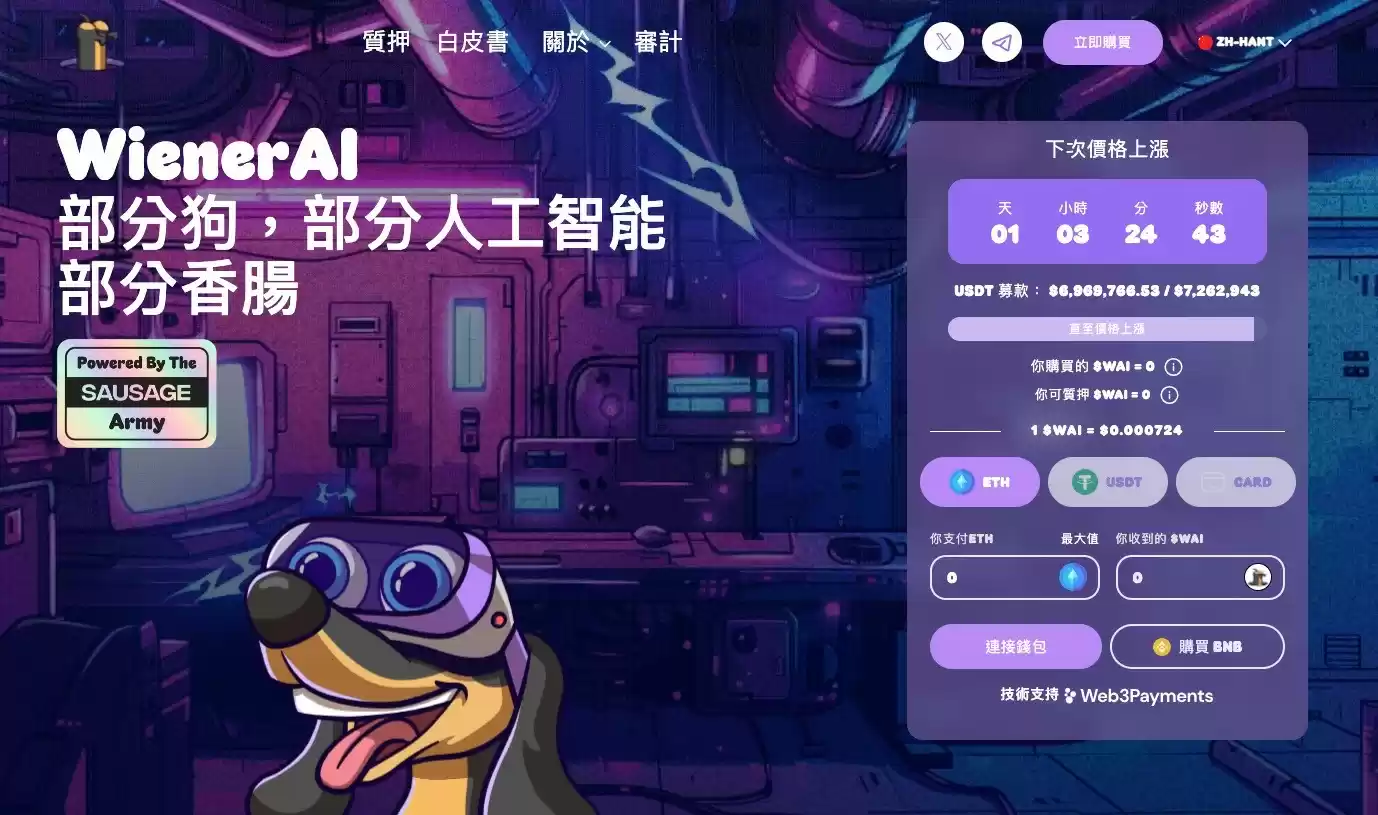
Task: Click the 直至價格上漲 progress bar
Action: click(1101, 328)
